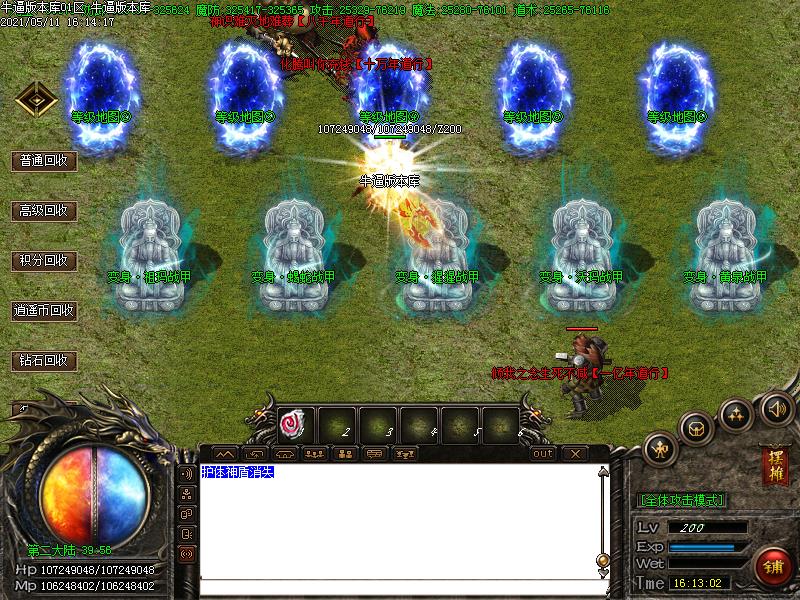Switch the 全体攻击模式 attack mode label

(x=681, y=500)
